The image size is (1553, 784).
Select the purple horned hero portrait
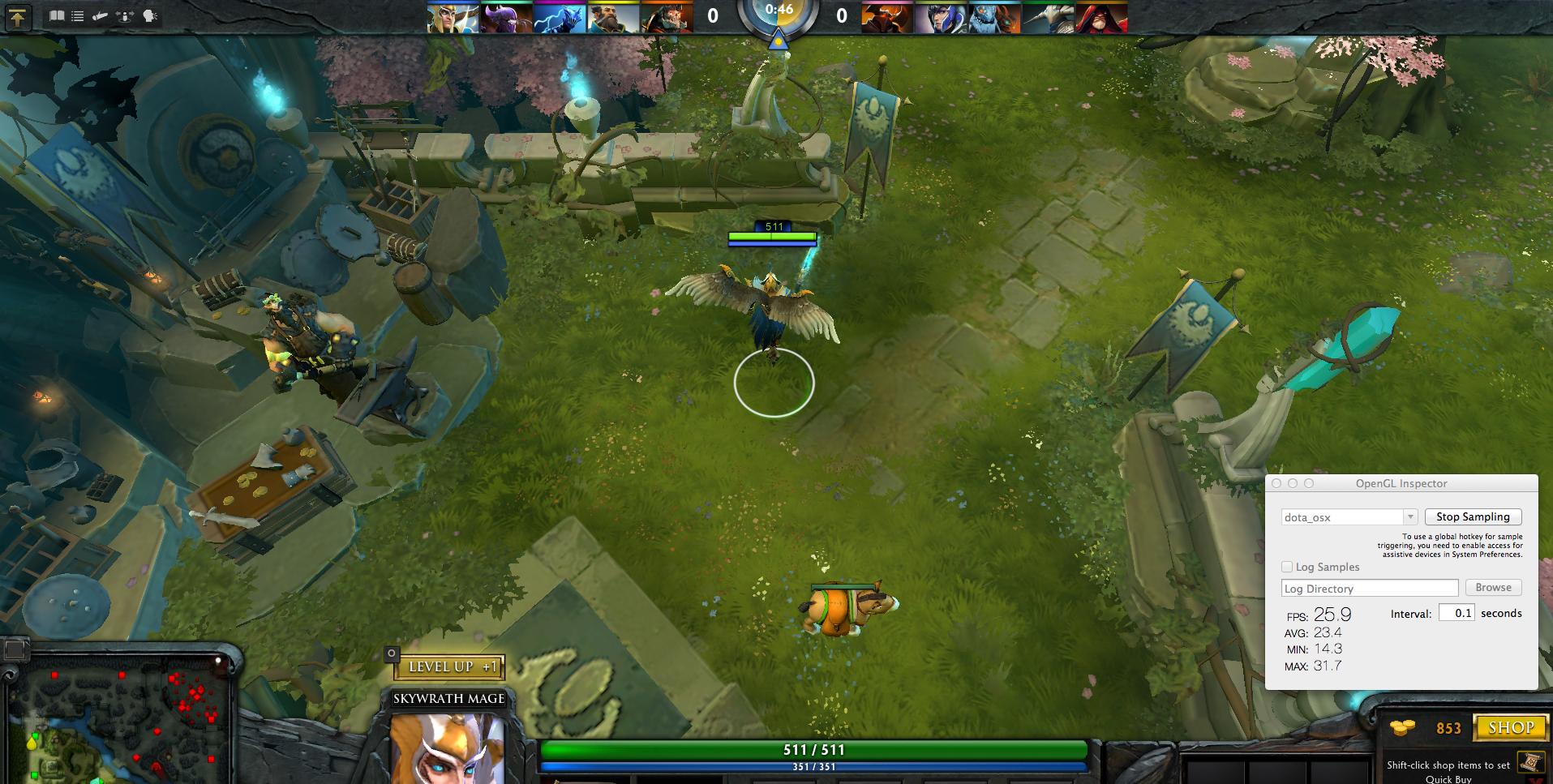pos(507,18)
